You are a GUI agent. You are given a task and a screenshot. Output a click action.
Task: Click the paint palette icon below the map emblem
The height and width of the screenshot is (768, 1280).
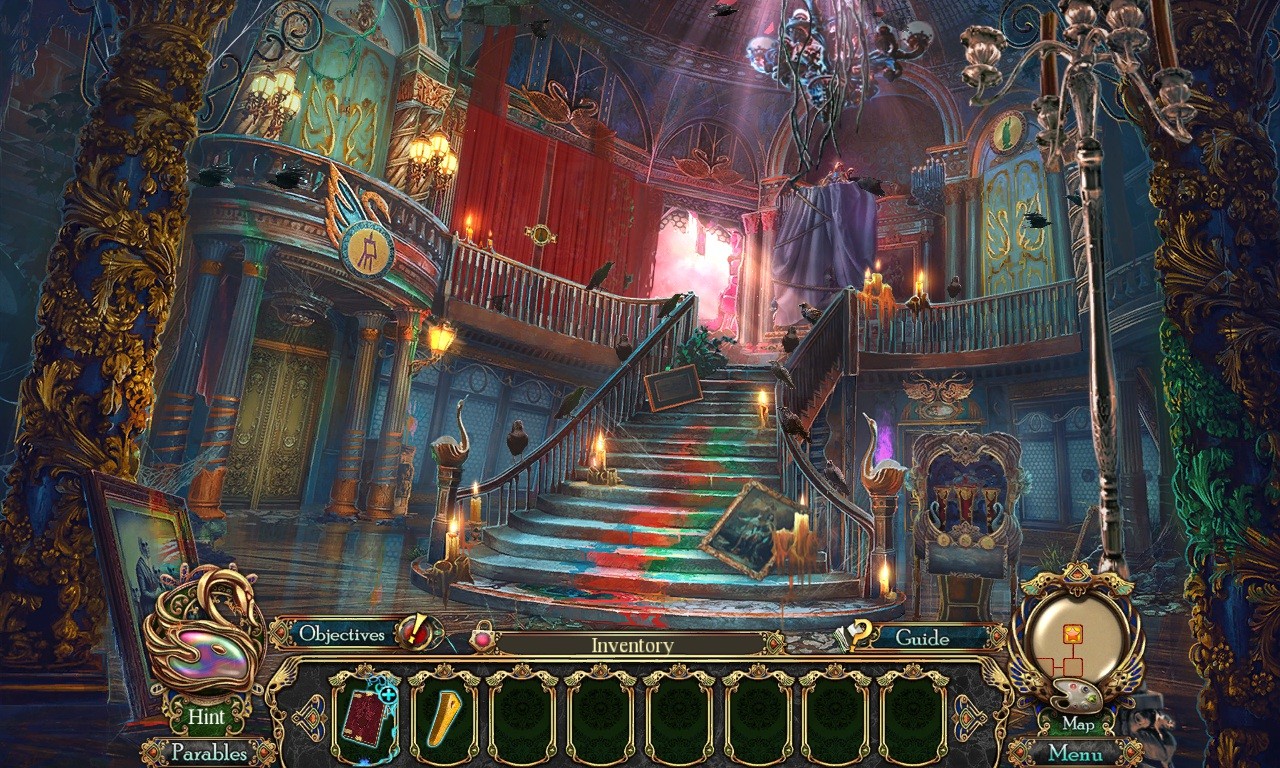(1077, 695)
